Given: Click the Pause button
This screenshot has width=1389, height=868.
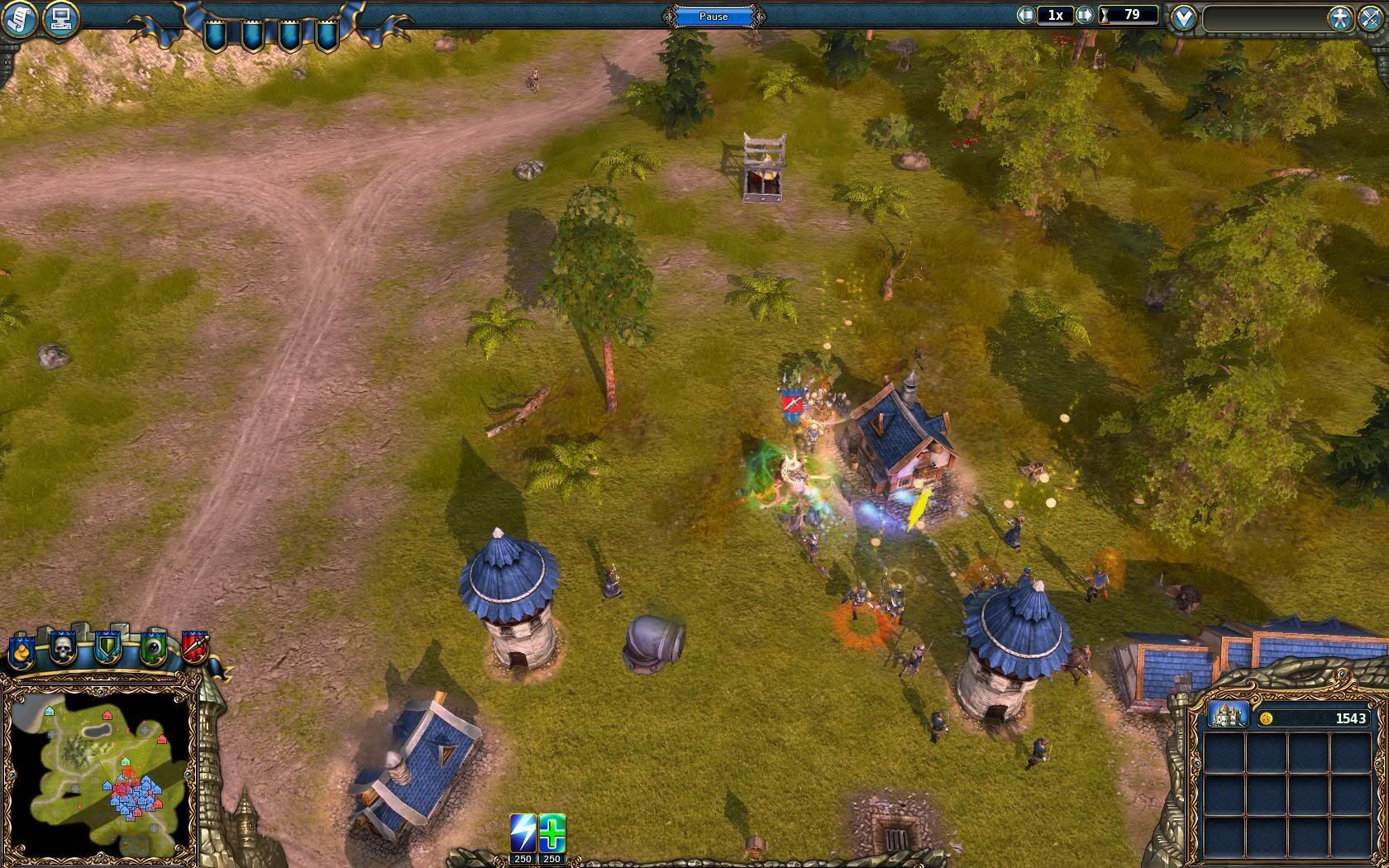Looking at the screenshot, I should pos(714,16).
